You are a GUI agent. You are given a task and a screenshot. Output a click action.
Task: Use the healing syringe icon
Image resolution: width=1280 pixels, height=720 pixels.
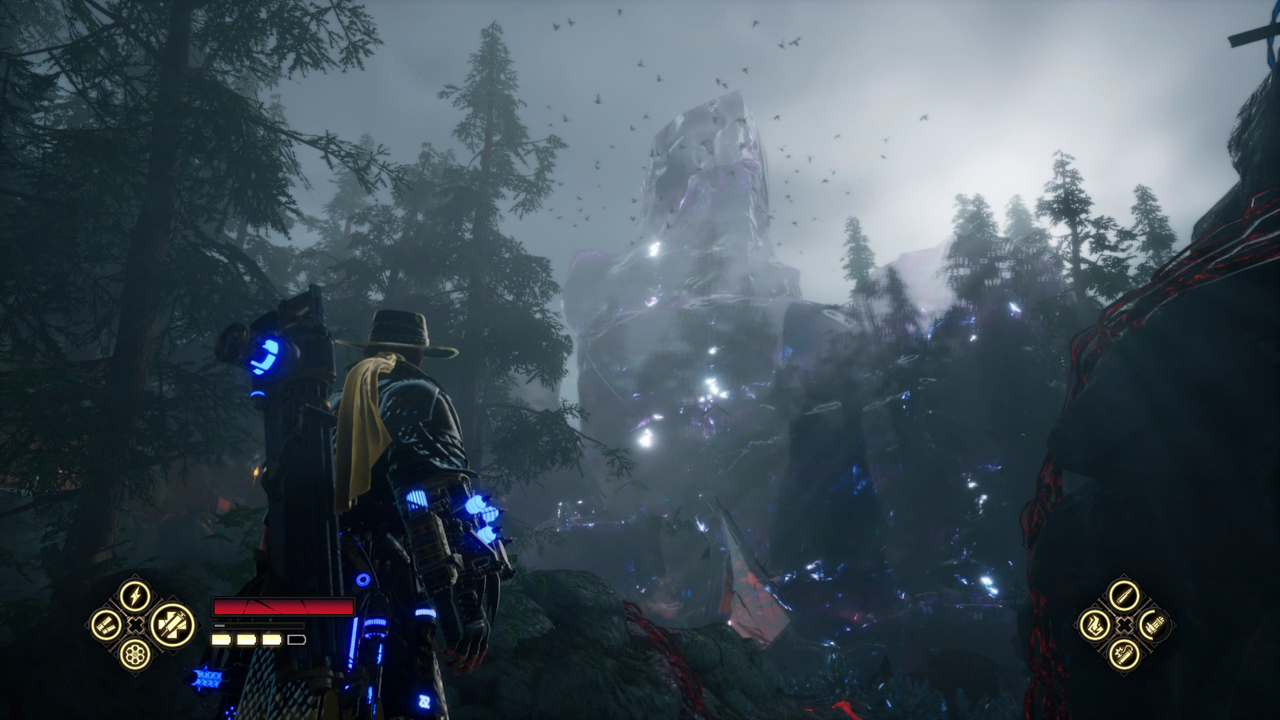pos(172,625)
